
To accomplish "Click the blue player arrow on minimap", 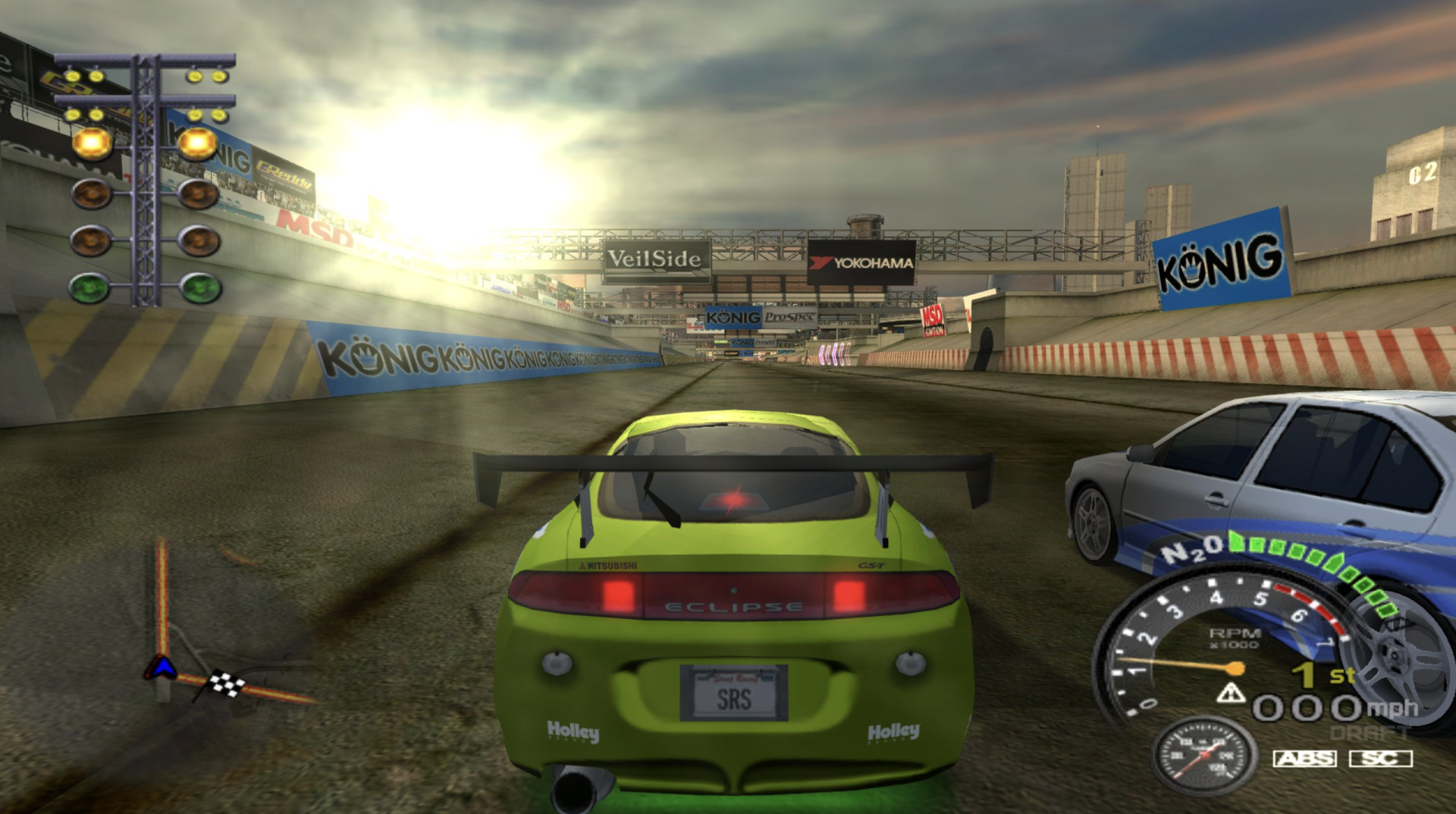I will 161,668.
